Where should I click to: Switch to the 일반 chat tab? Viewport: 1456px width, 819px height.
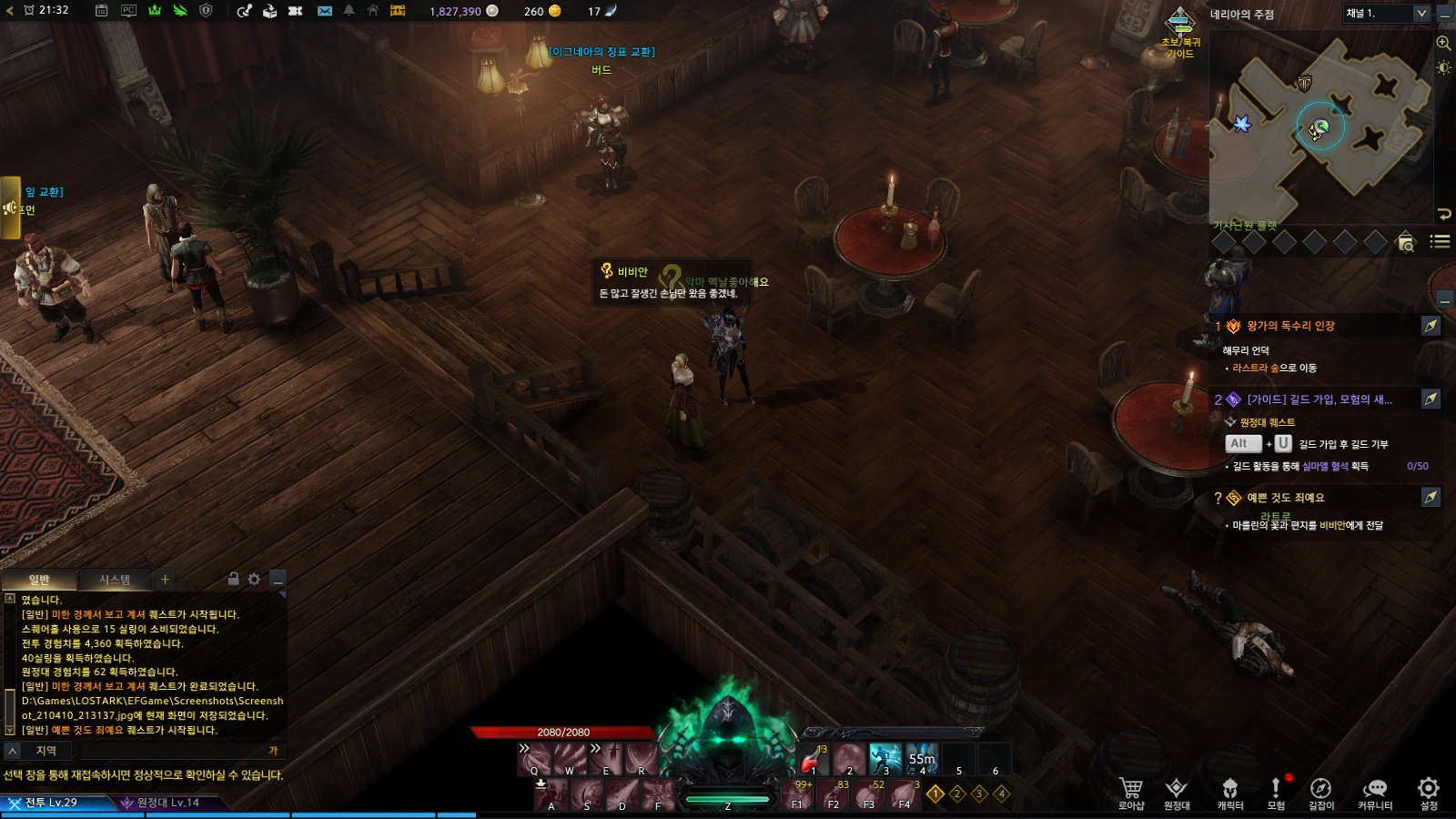(x=39, y=580)
